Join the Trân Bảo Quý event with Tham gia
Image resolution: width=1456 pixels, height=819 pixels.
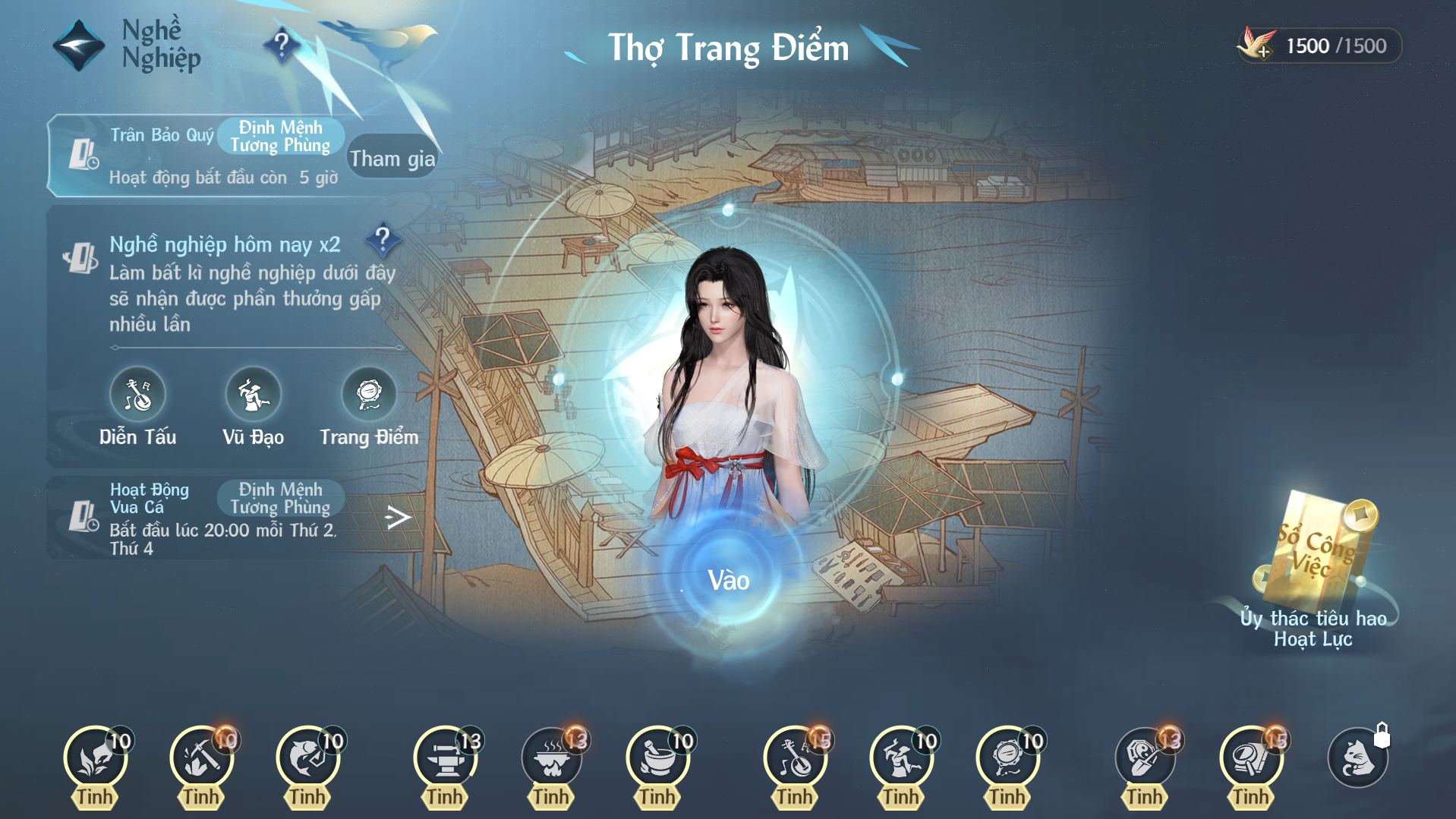(392, 158)
